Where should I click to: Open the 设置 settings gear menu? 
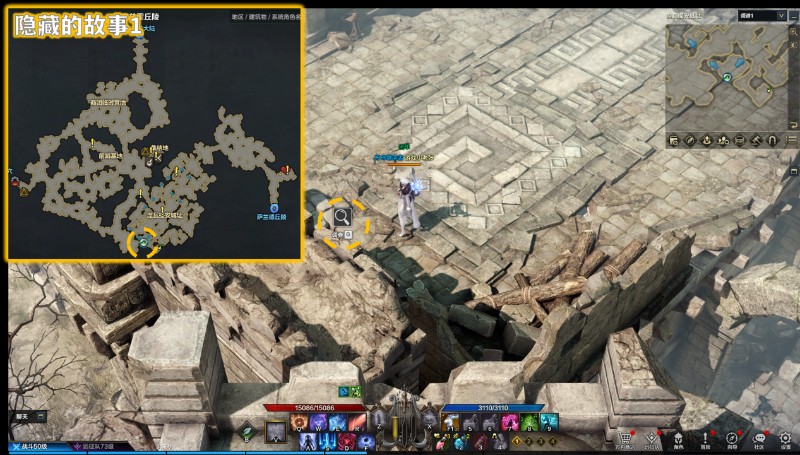coord(786,438)
